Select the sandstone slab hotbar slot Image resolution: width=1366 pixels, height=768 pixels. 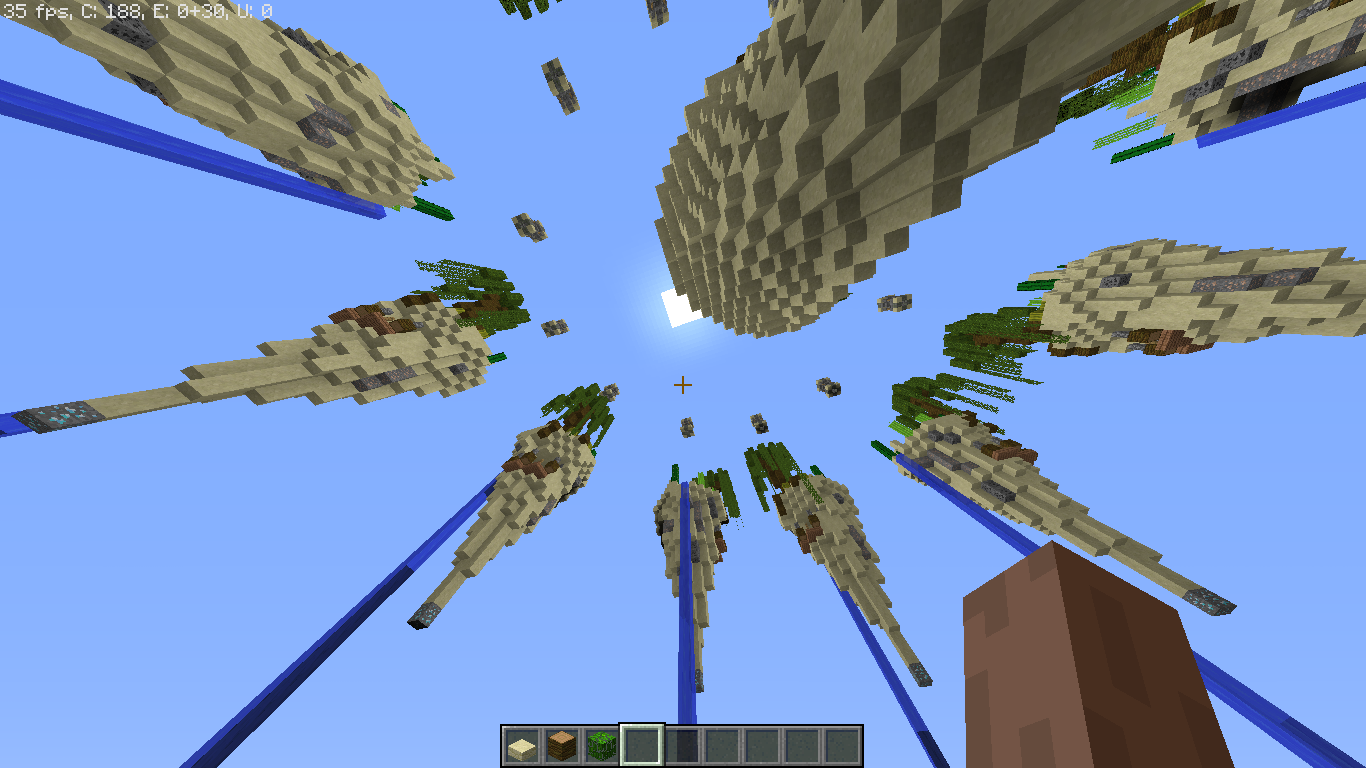click(x=521, y=746)
